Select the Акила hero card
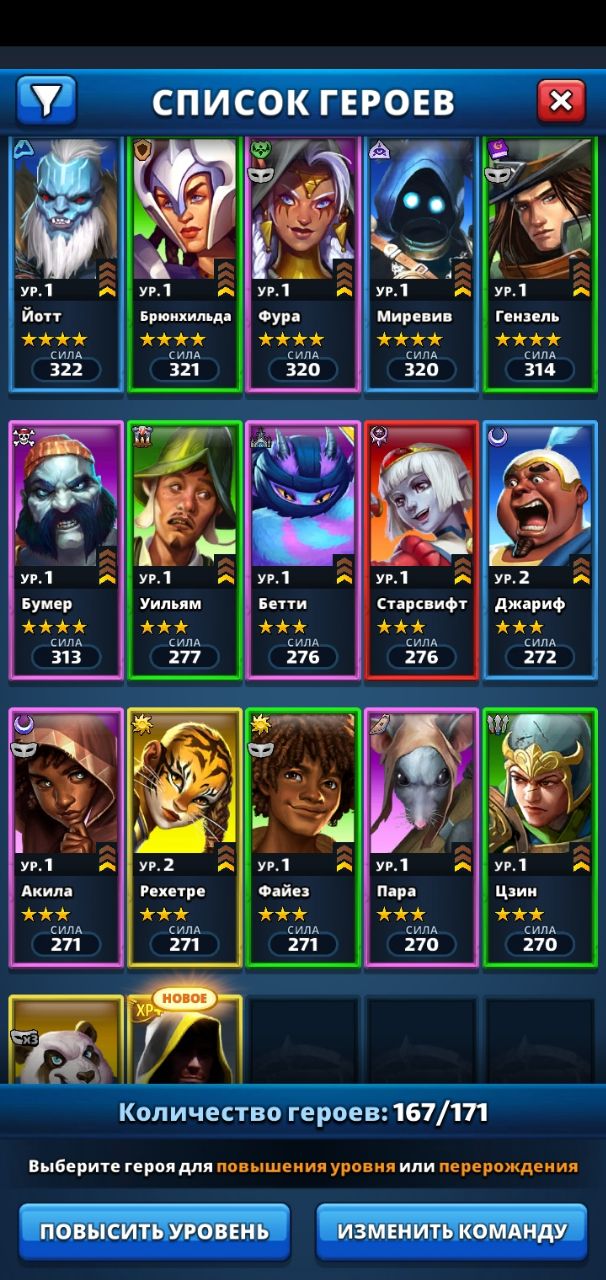Screen dimensions: 606x1280 click(x=66, y=838)
